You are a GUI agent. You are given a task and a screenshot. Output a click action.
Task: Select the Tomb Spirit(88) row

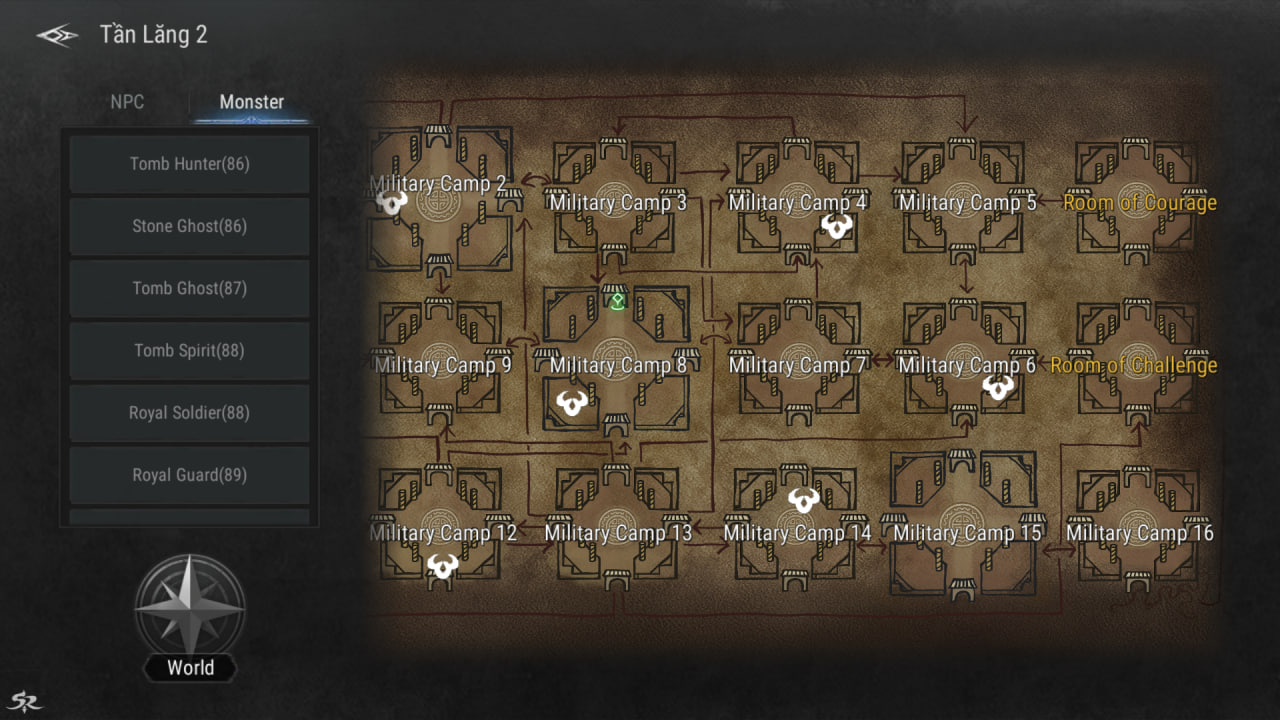[189, 350]
